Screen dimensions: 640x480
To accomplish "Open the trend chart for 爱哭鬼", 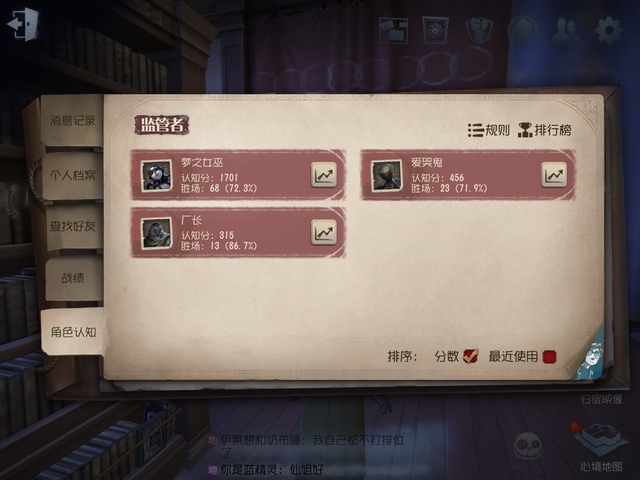I will (x=554, y=175).
